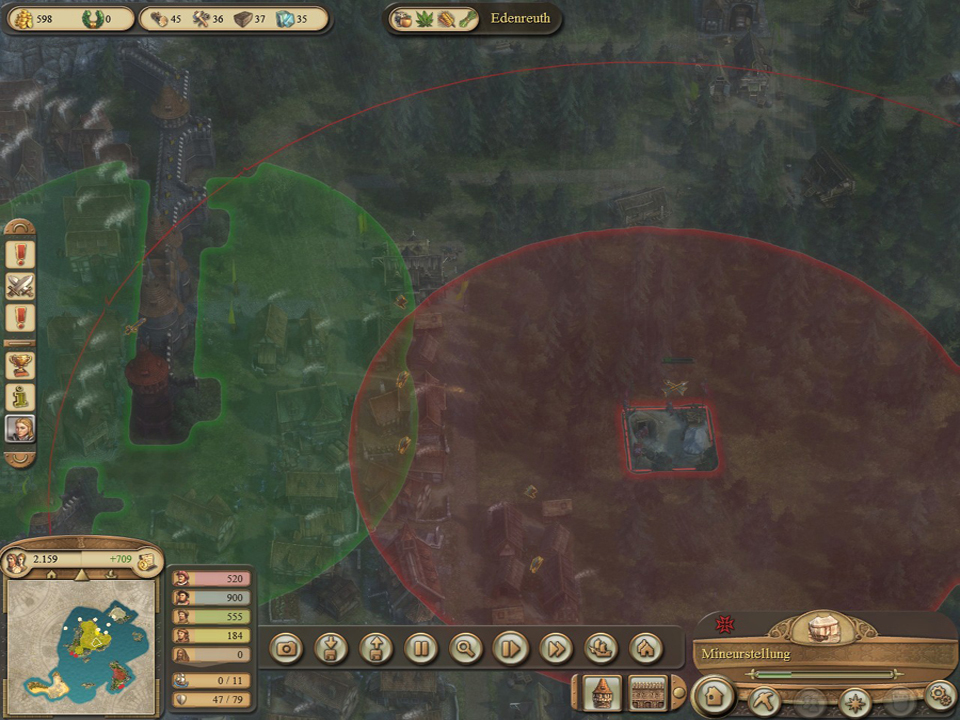960x720 pixels.
Task: Open the gear settings button
Action: point(940,694)
